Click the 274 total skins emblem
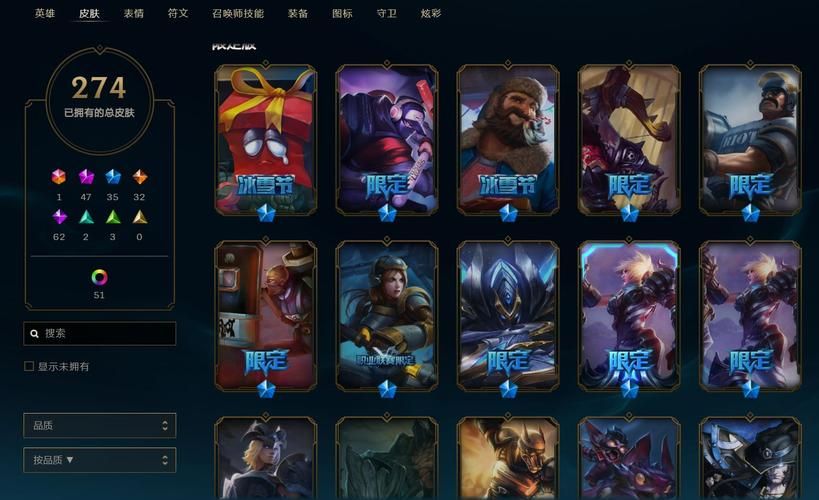 (x=99, y=97)
